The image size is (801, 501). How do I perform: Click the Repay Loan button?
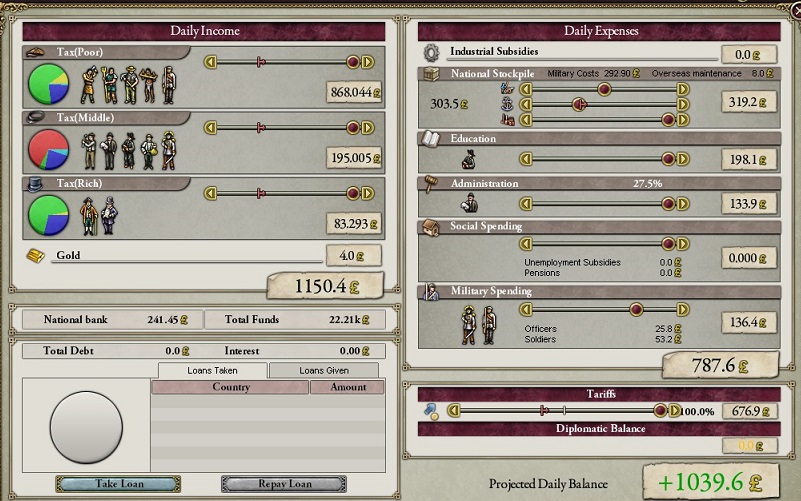[283, 484]
